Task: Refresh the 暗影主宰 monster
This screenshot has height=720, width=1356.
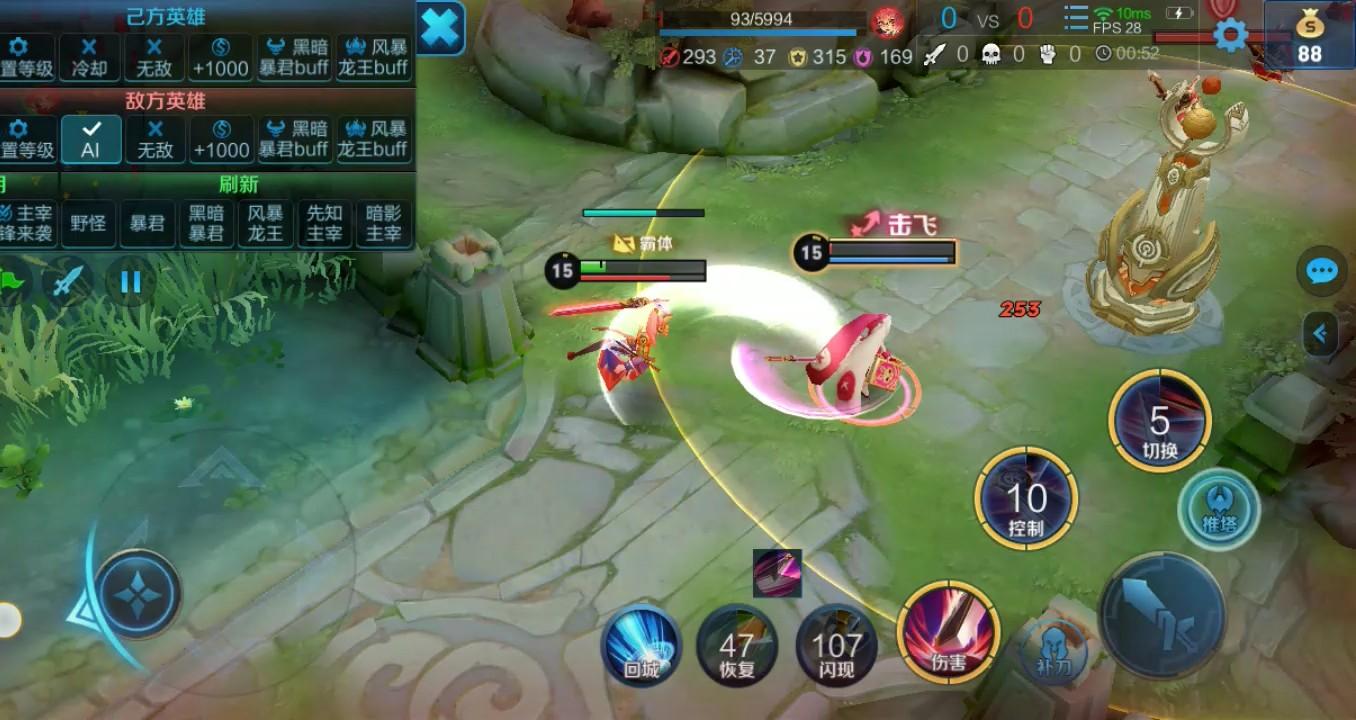Action: click(x=383, y=222)
